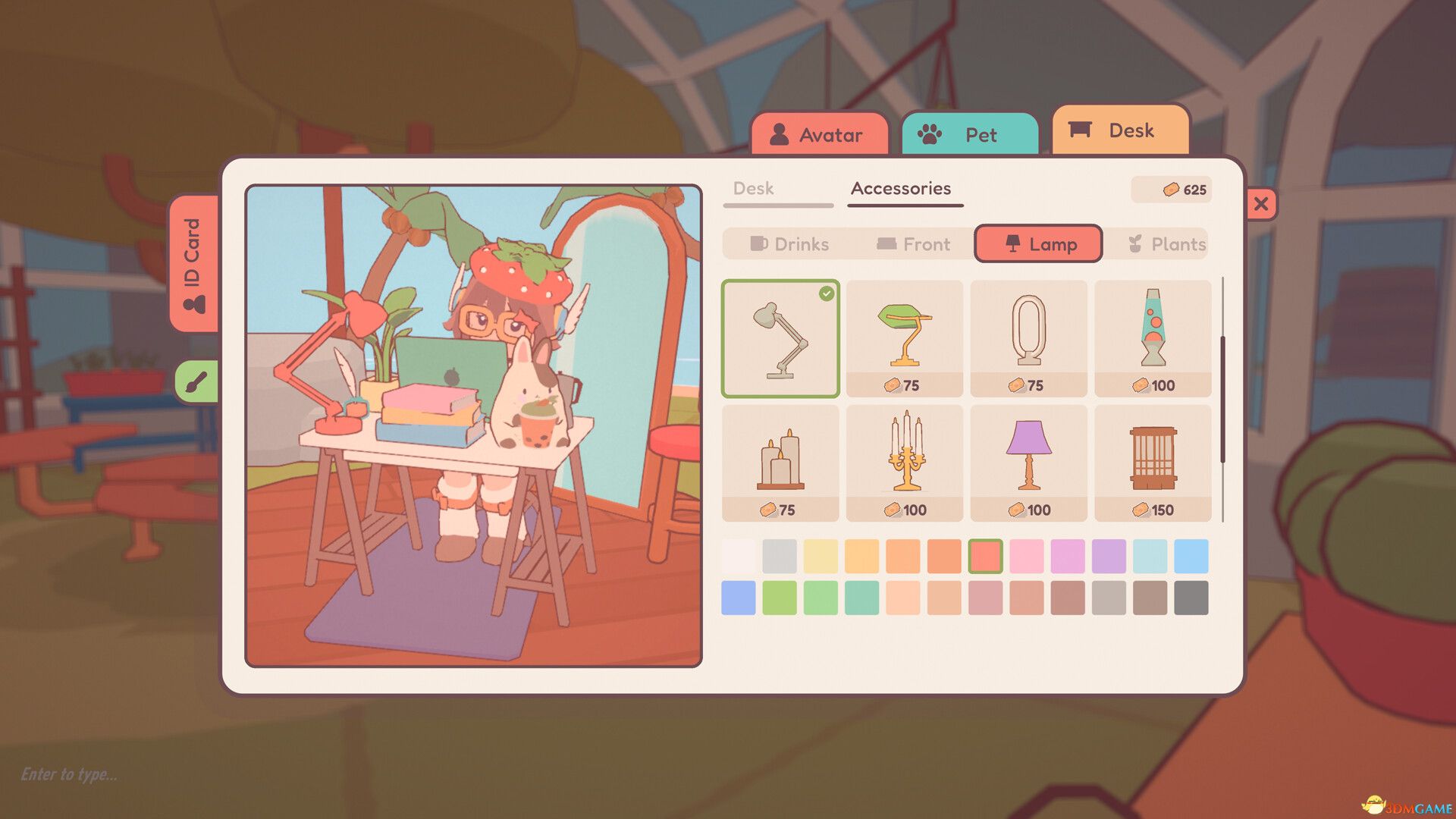Click the sprout icon on the Plants filter
The height and width of the screenshot is (819, 1456).
(x=1135, y=243)
